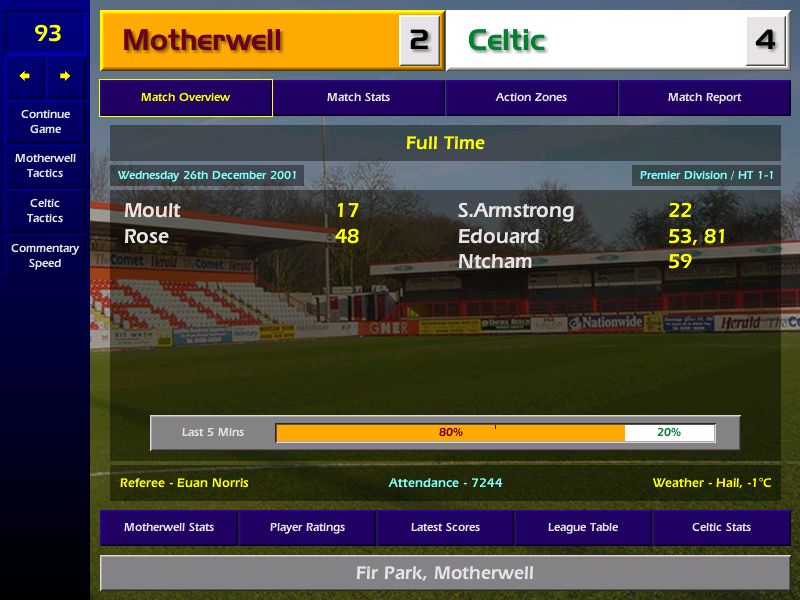
Task: Show the Action Zones tab
Action: [x=531, y=98]
